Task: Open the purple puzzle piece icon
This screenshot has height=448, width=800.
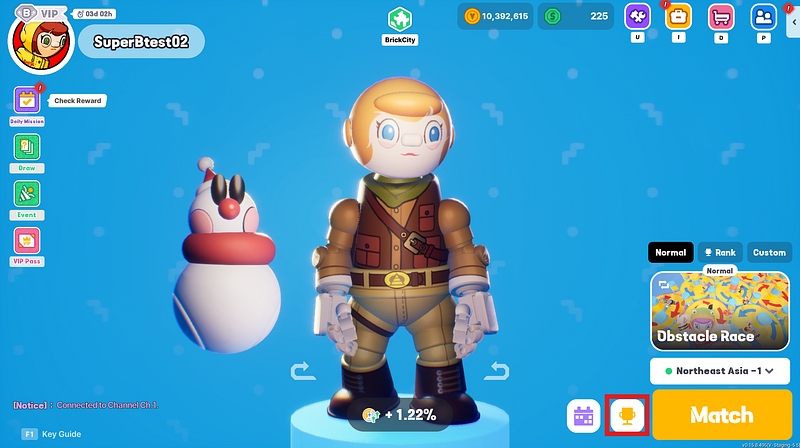Action: pyautogui.click(x=638, y=17)
